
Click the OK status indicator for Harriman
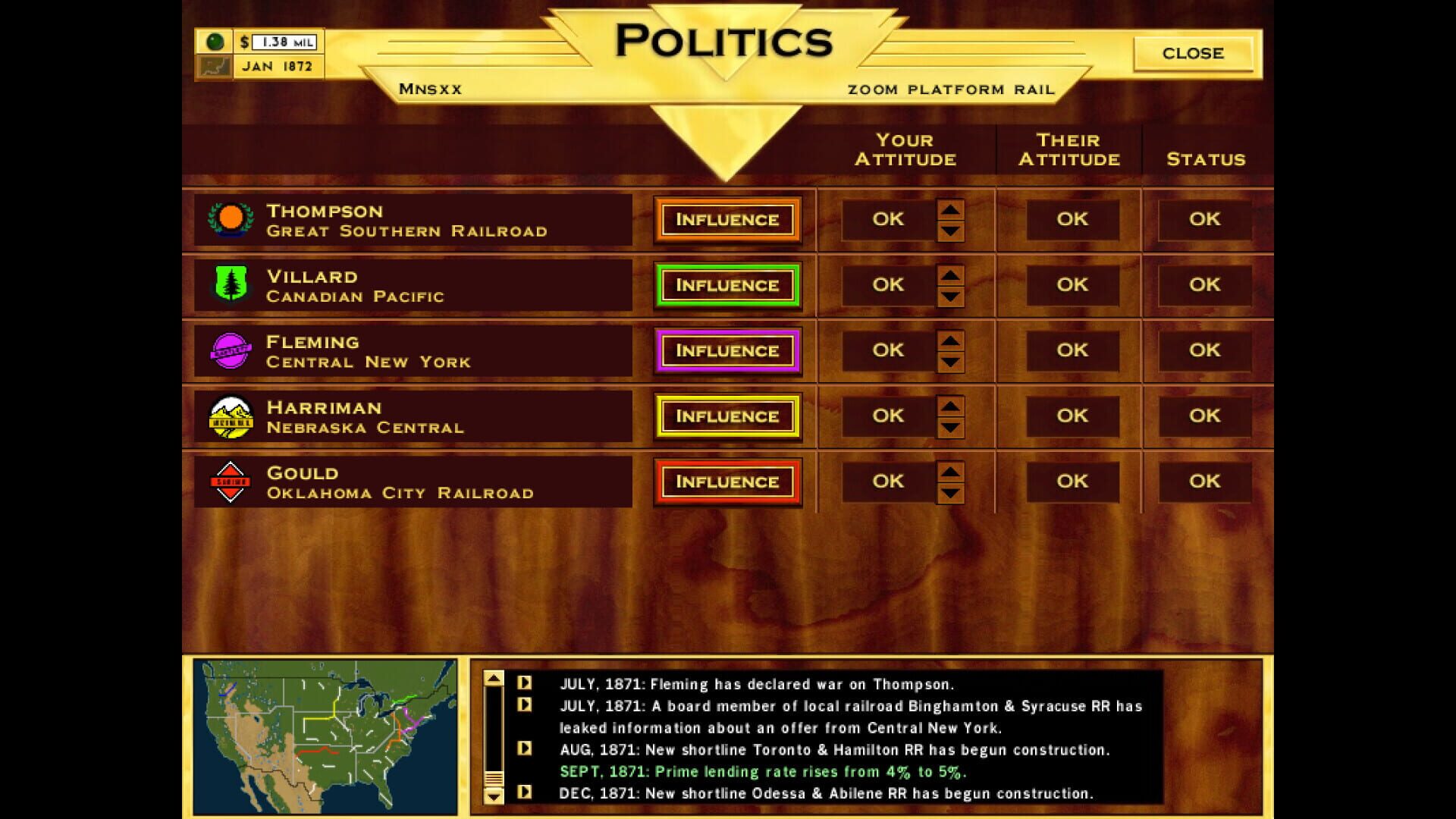(x=1206, y=416)
